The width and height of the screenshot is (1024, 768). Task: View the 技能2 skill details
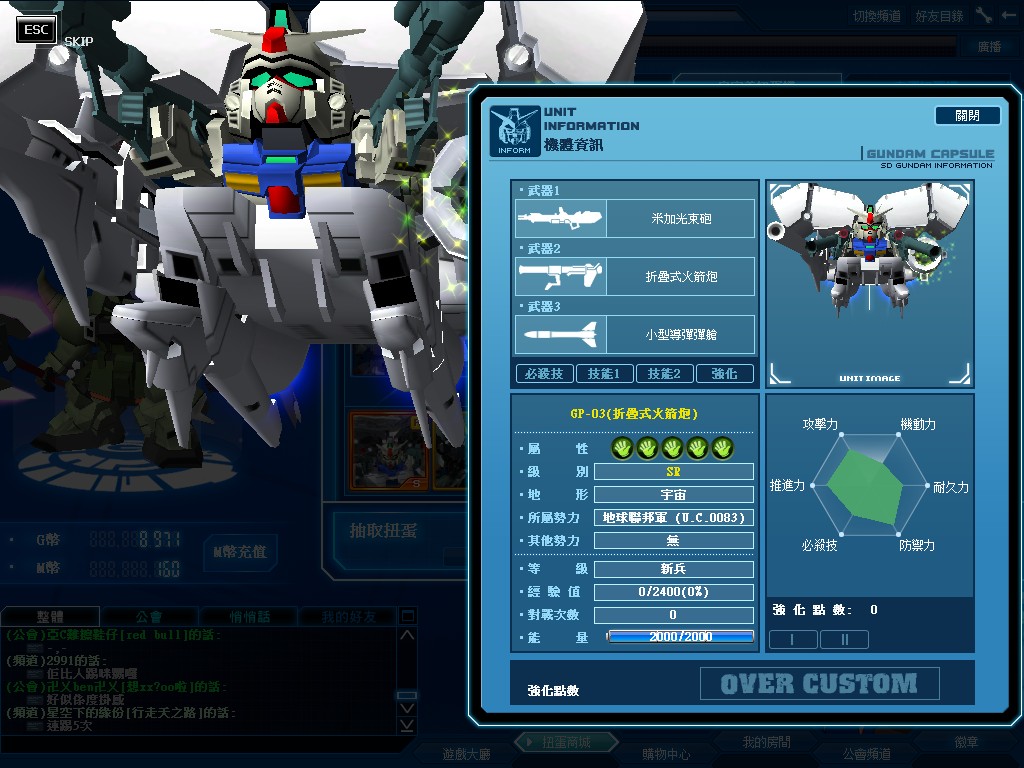click(664, 374)
